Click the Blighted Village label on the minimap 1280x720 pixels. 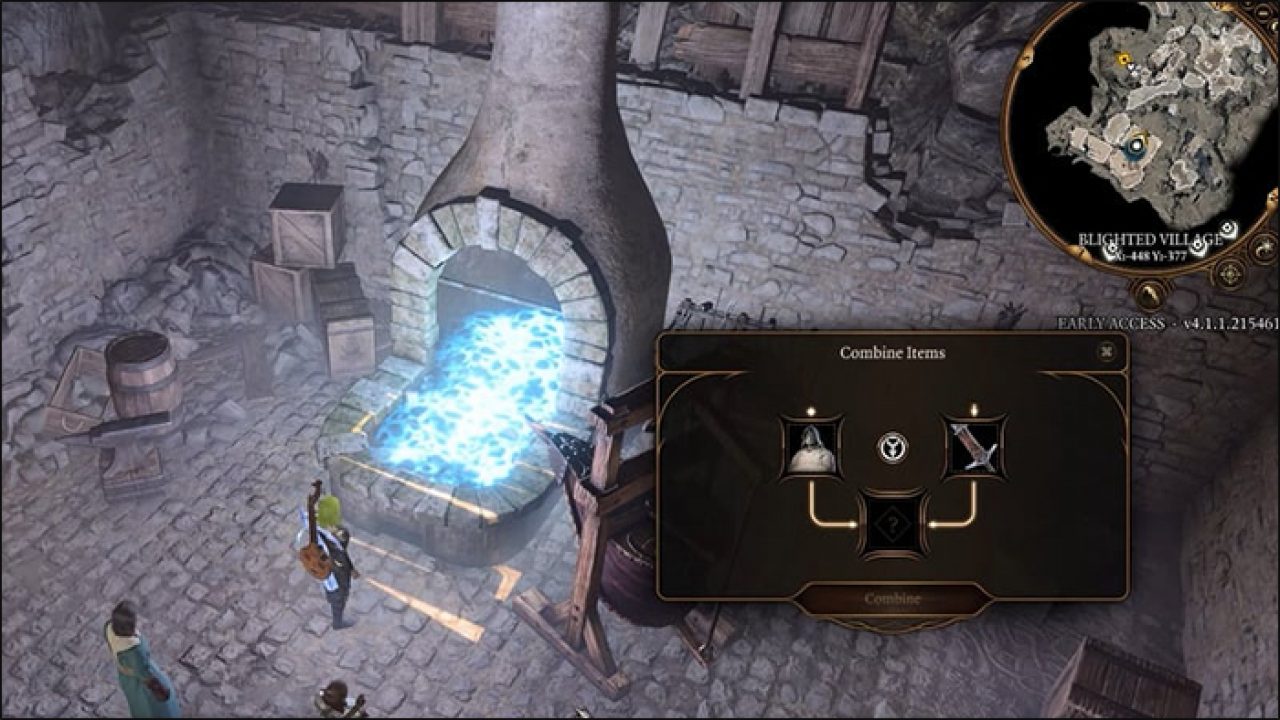pos(1152,239)
